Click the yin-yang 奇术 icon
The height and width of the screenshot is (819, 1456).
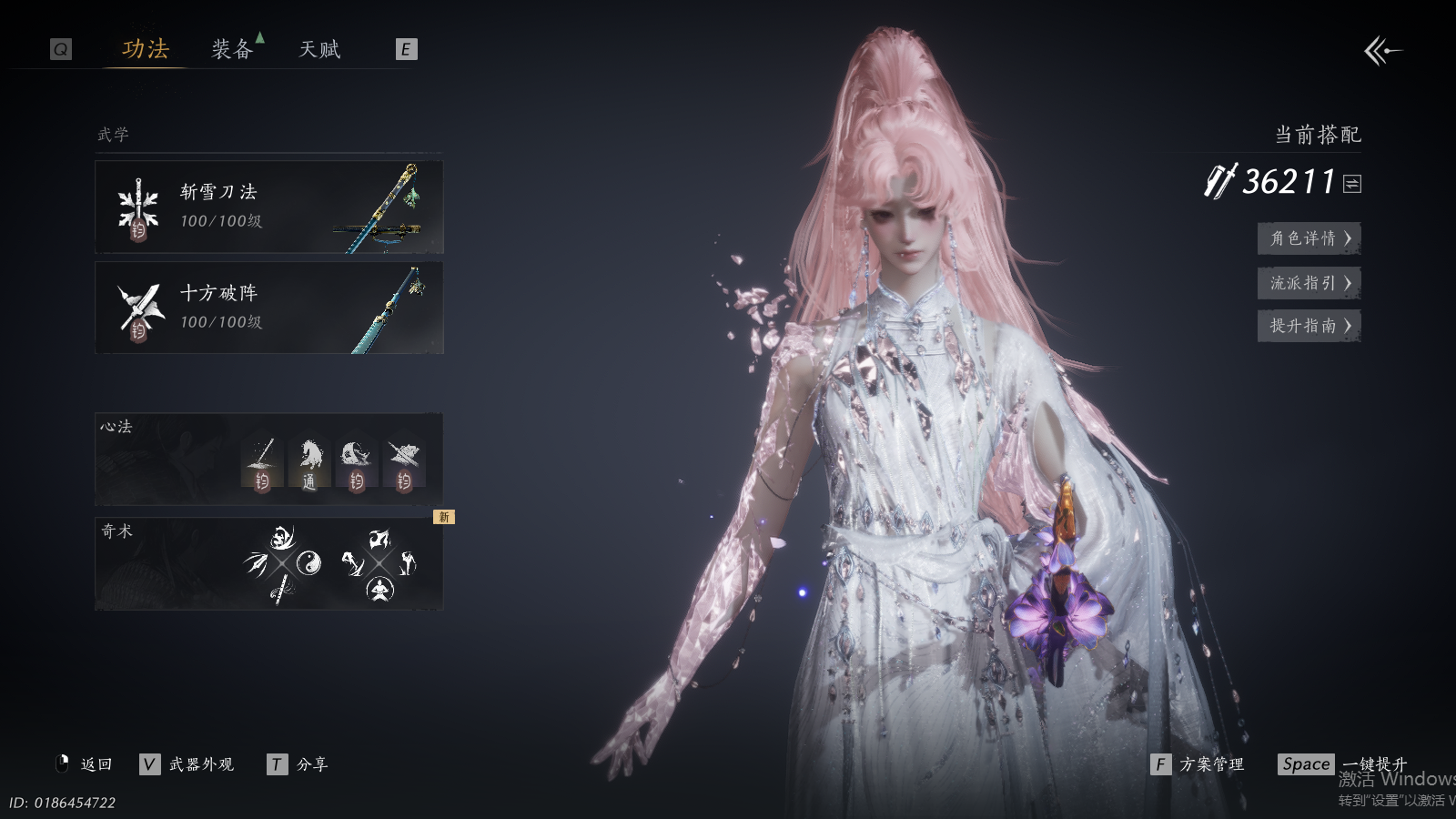coord(308,561)
